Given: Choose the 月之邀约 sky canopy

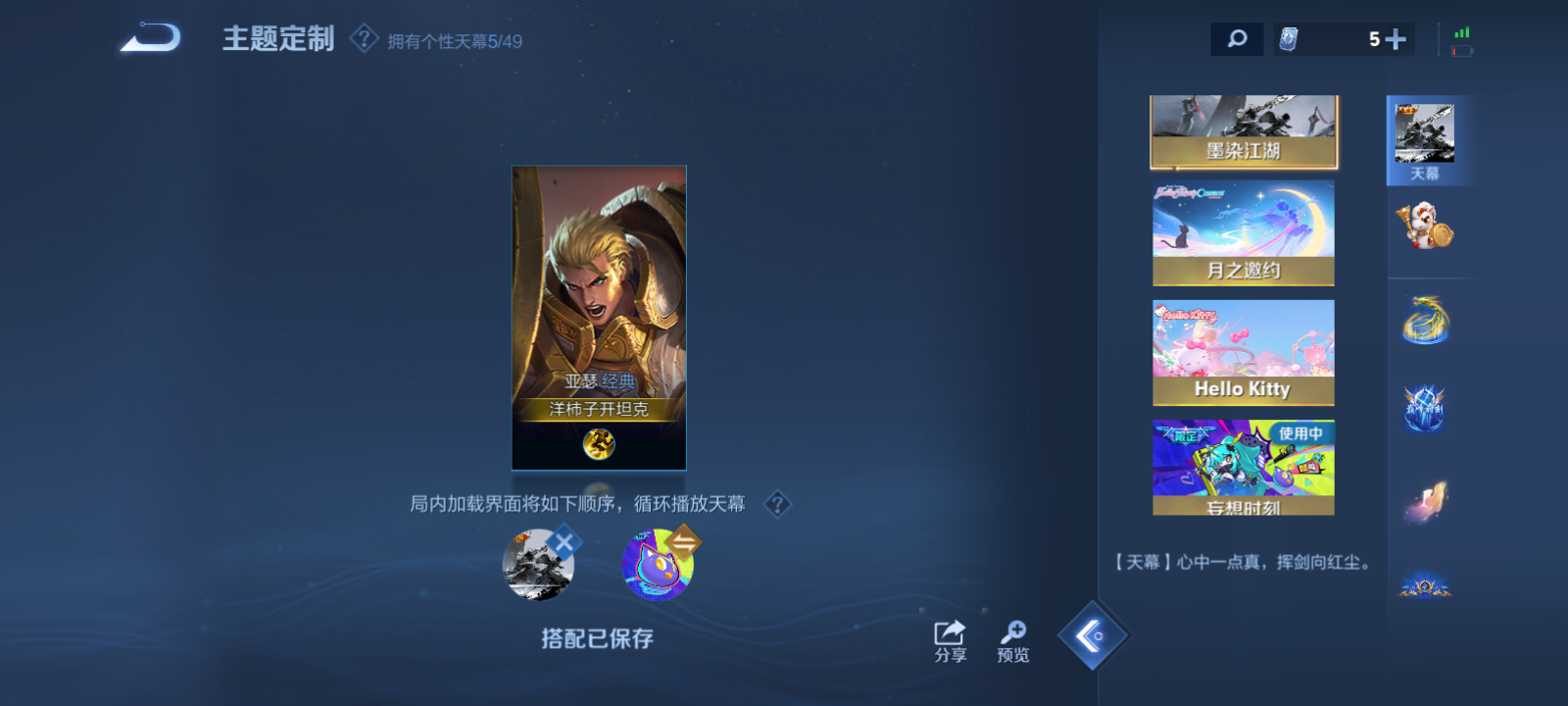Looking at the screenshot, I should pyautogui.click(x=1243, y=232).
